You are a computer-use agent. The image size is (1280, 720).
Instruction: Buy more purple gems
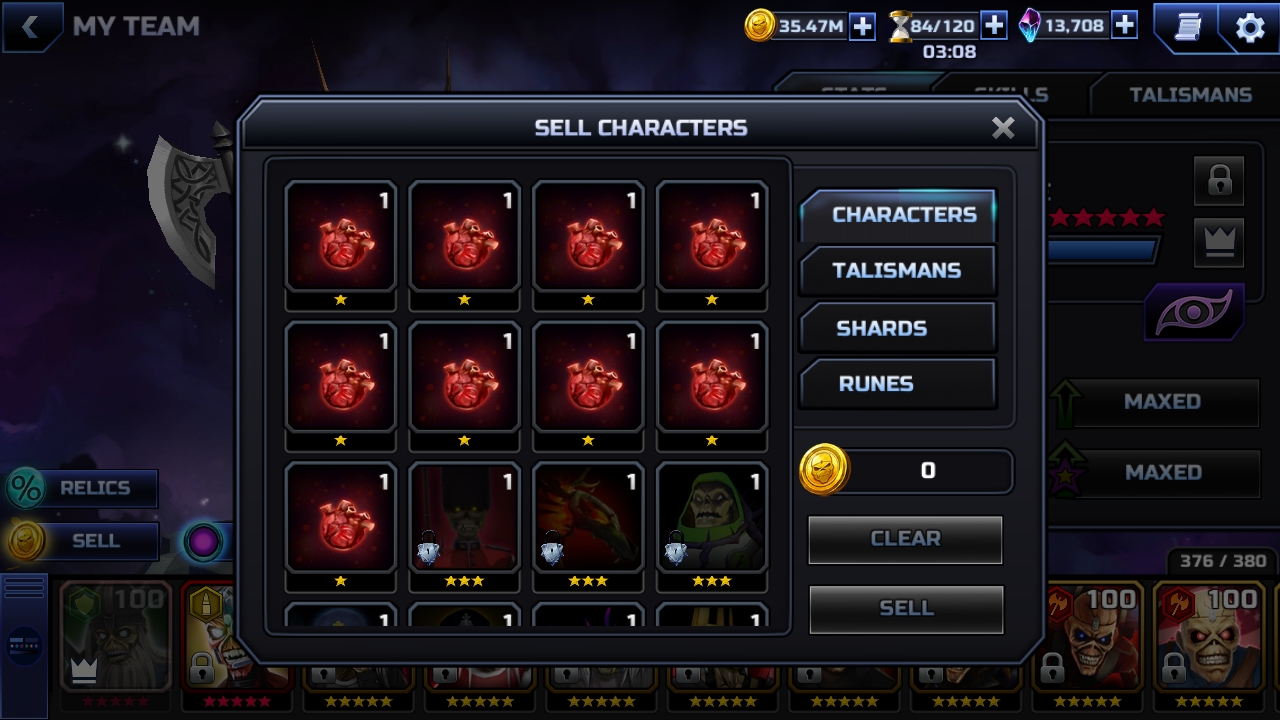click(1124, 26)
